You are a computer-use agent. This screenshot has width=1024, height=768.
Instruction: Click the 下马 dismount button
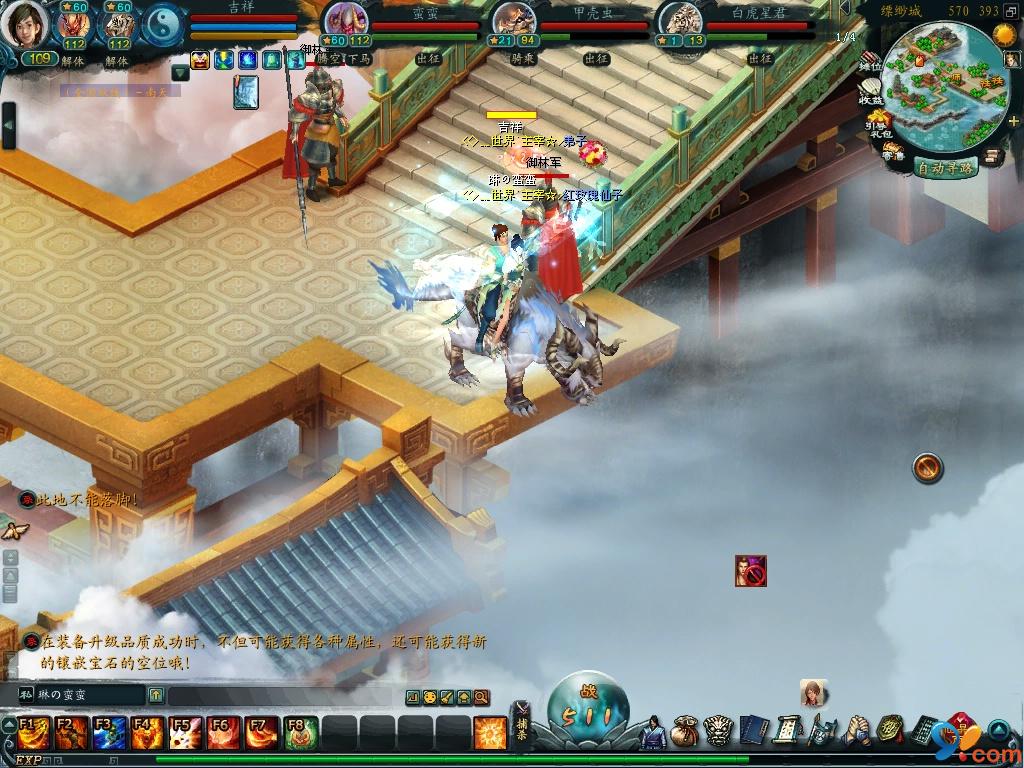(x=359, y=59)
